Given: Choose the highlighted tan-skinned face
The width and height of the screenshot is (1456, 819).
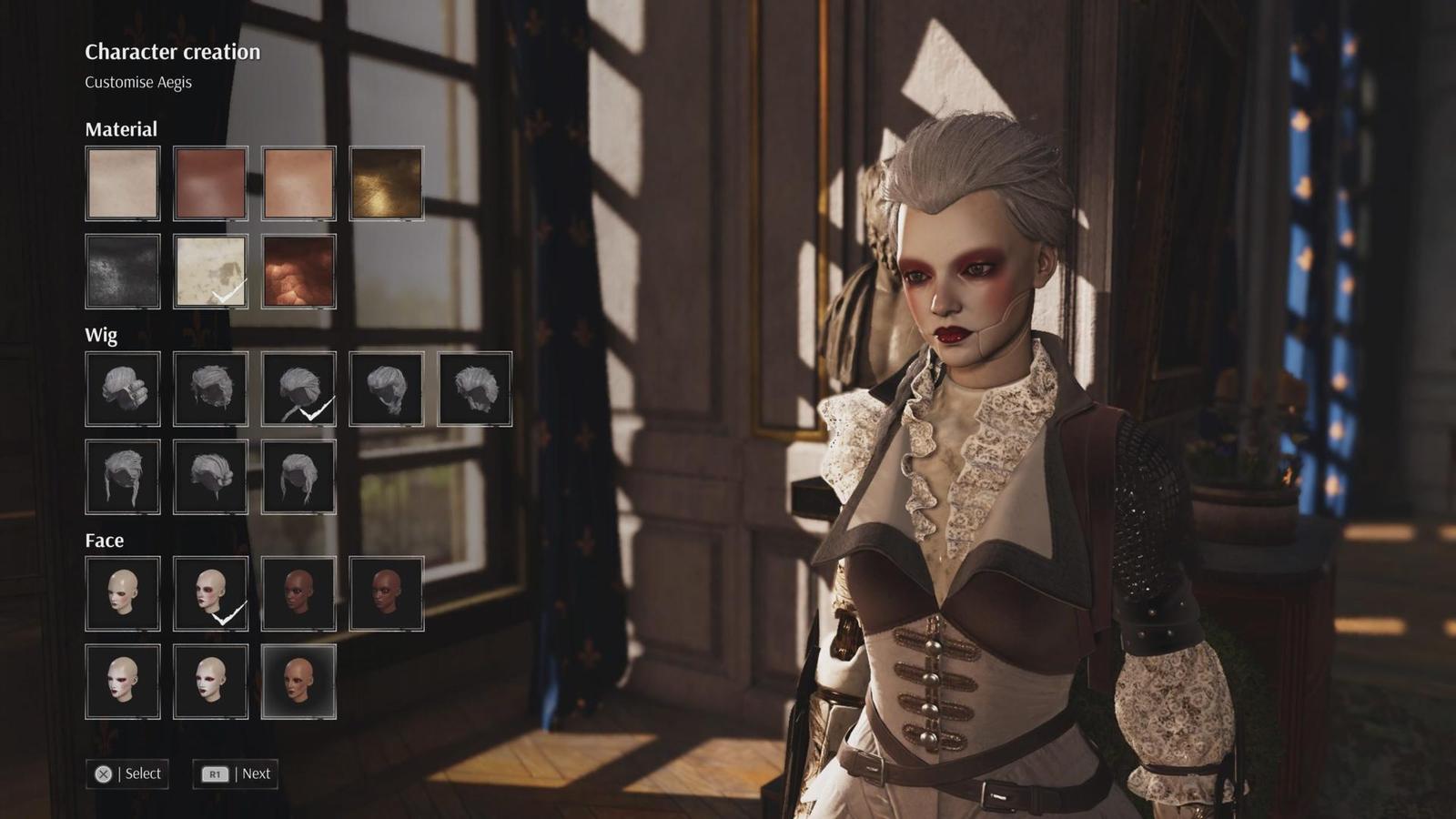Looking at the screenshot, I should (298, 682).
